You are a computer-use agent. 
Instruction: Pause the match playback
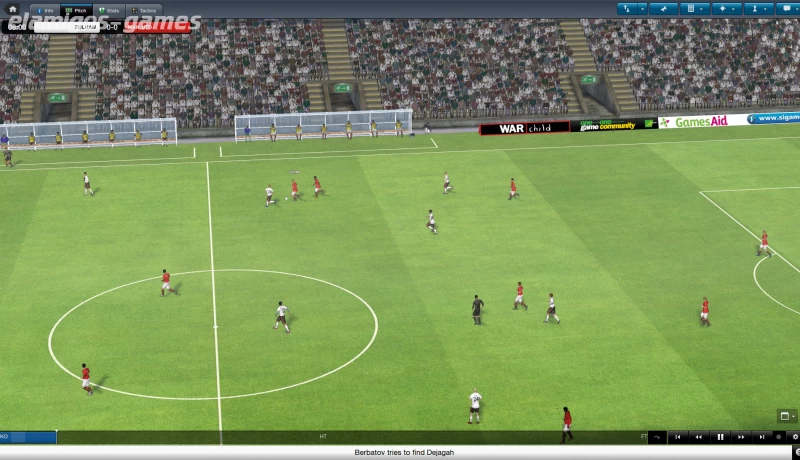720,437
